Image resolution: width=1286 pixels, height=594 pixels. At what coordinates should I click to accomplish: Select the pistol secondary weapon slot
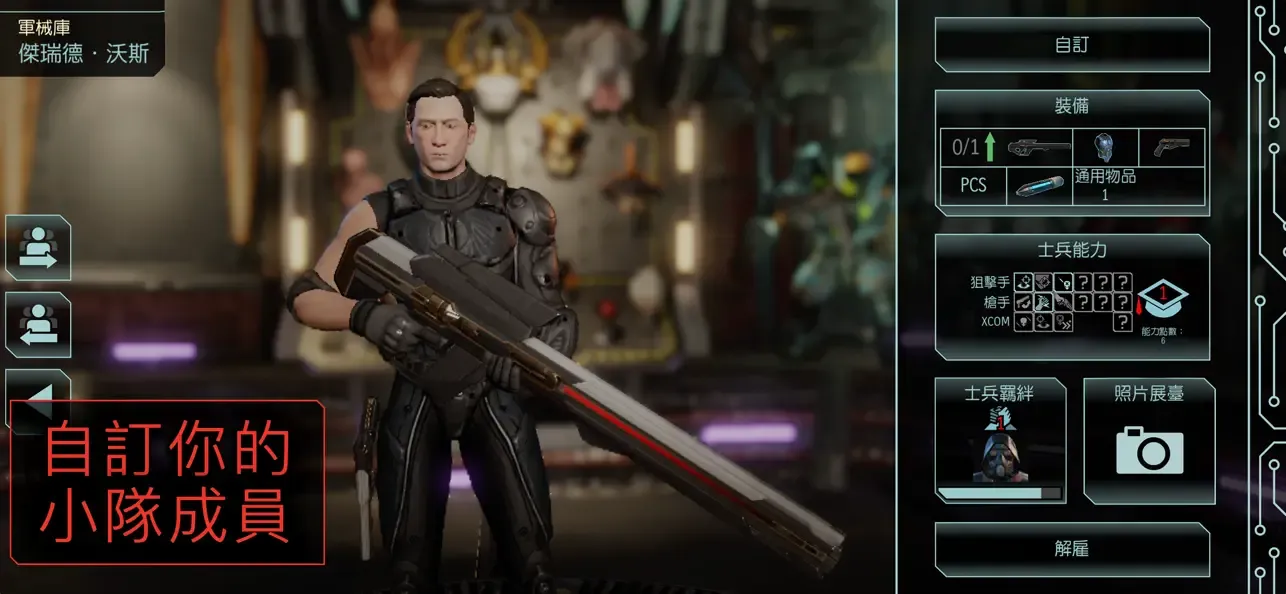coord(1171,147)
